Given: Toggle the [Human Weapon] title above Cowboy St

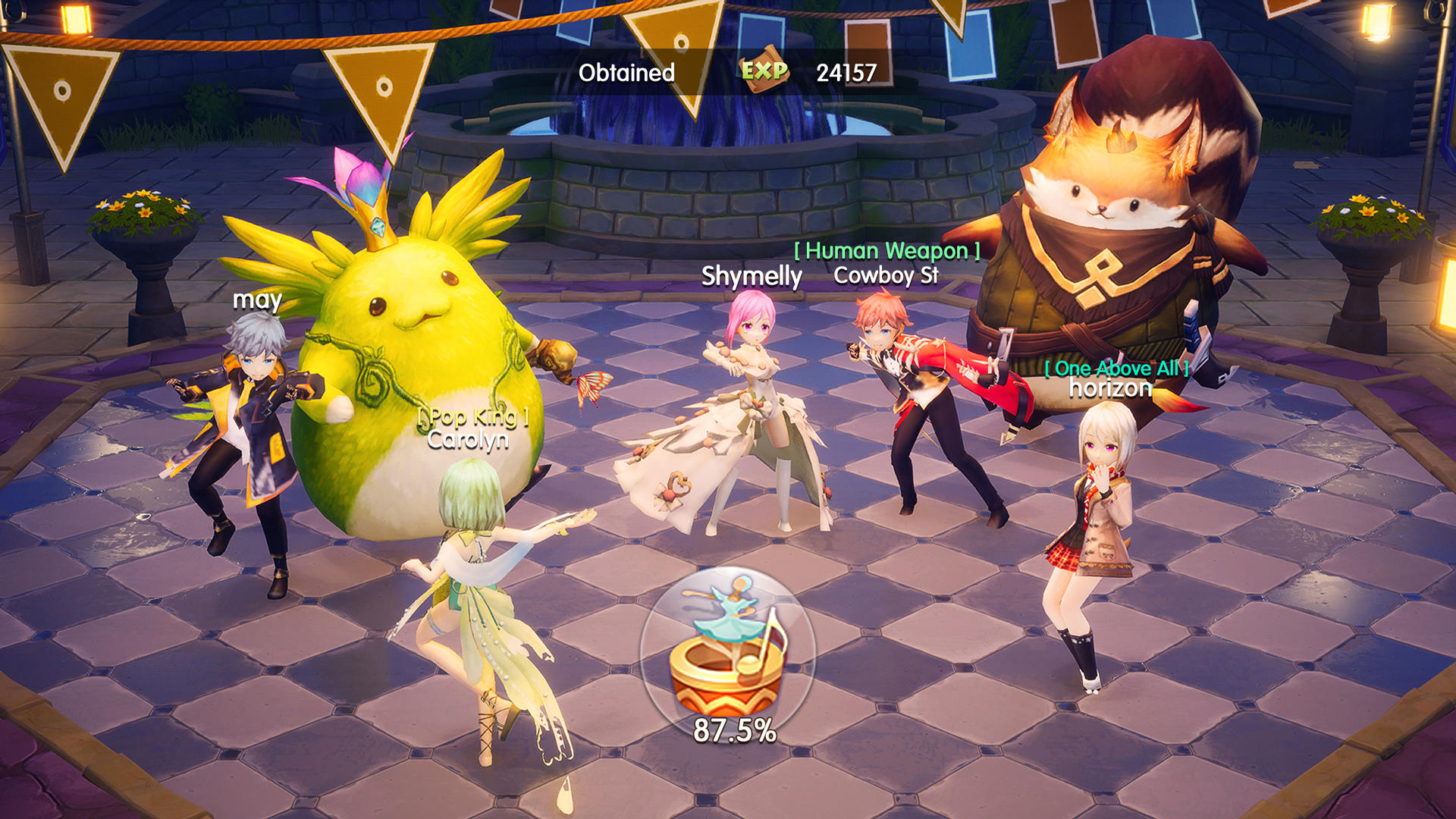Looking at the screenshot, I should 885,249.
